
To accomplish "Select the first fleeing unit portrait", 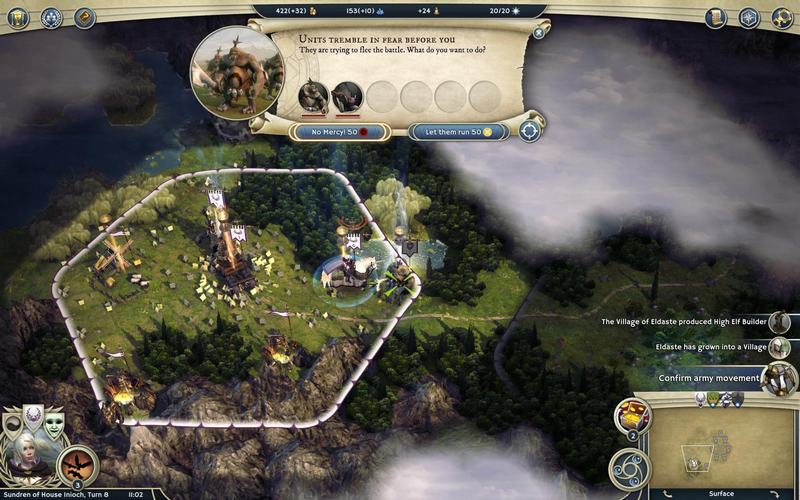I will 313,96.
